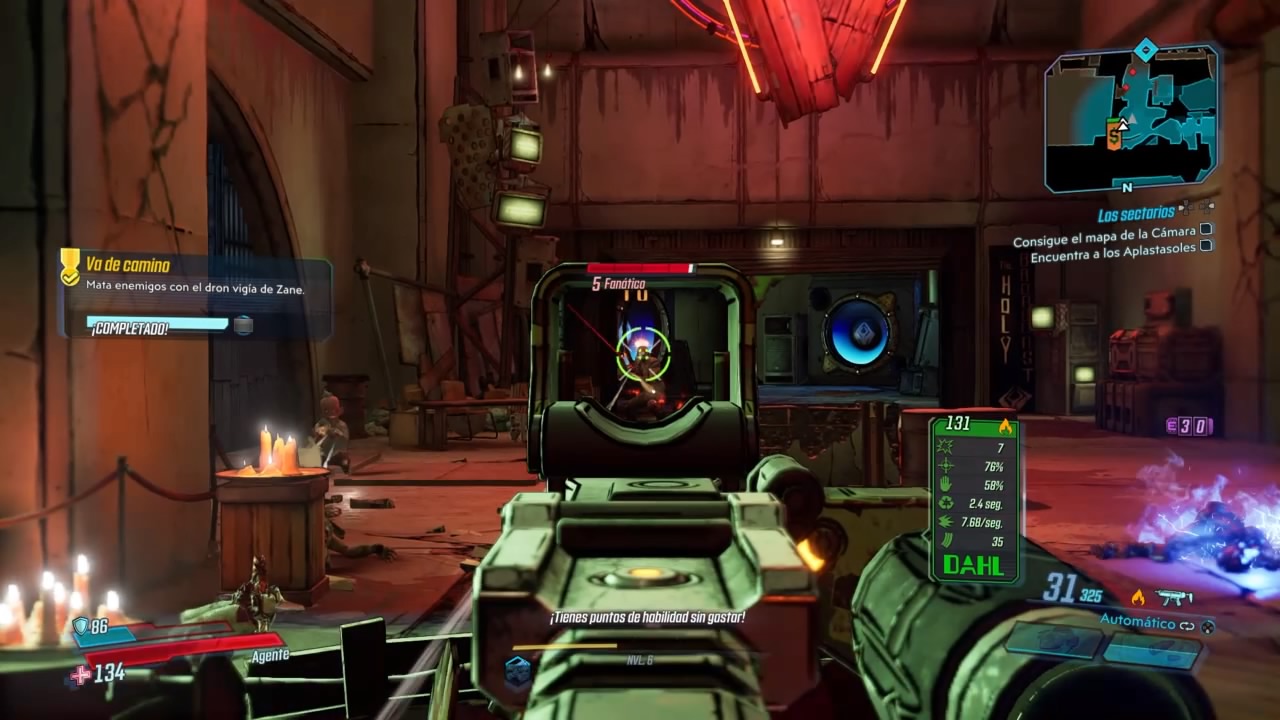The width and height of the screenshot is (1280, 720).
Task: Click the gold medal challenge icon
Action: [70, 266]
